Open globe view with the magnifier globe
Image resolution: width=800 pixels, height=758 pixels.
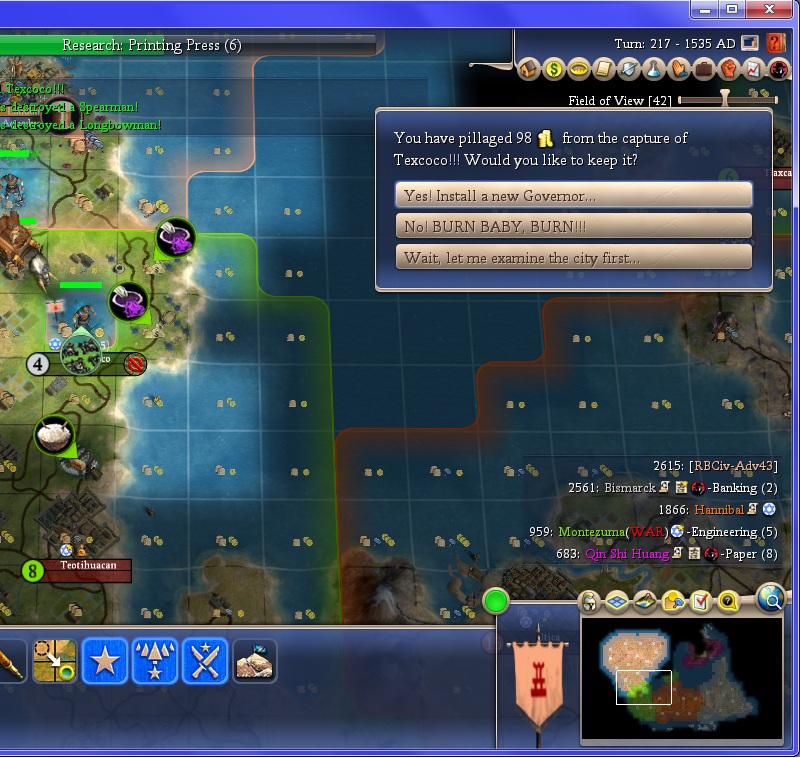pos(771,599)
